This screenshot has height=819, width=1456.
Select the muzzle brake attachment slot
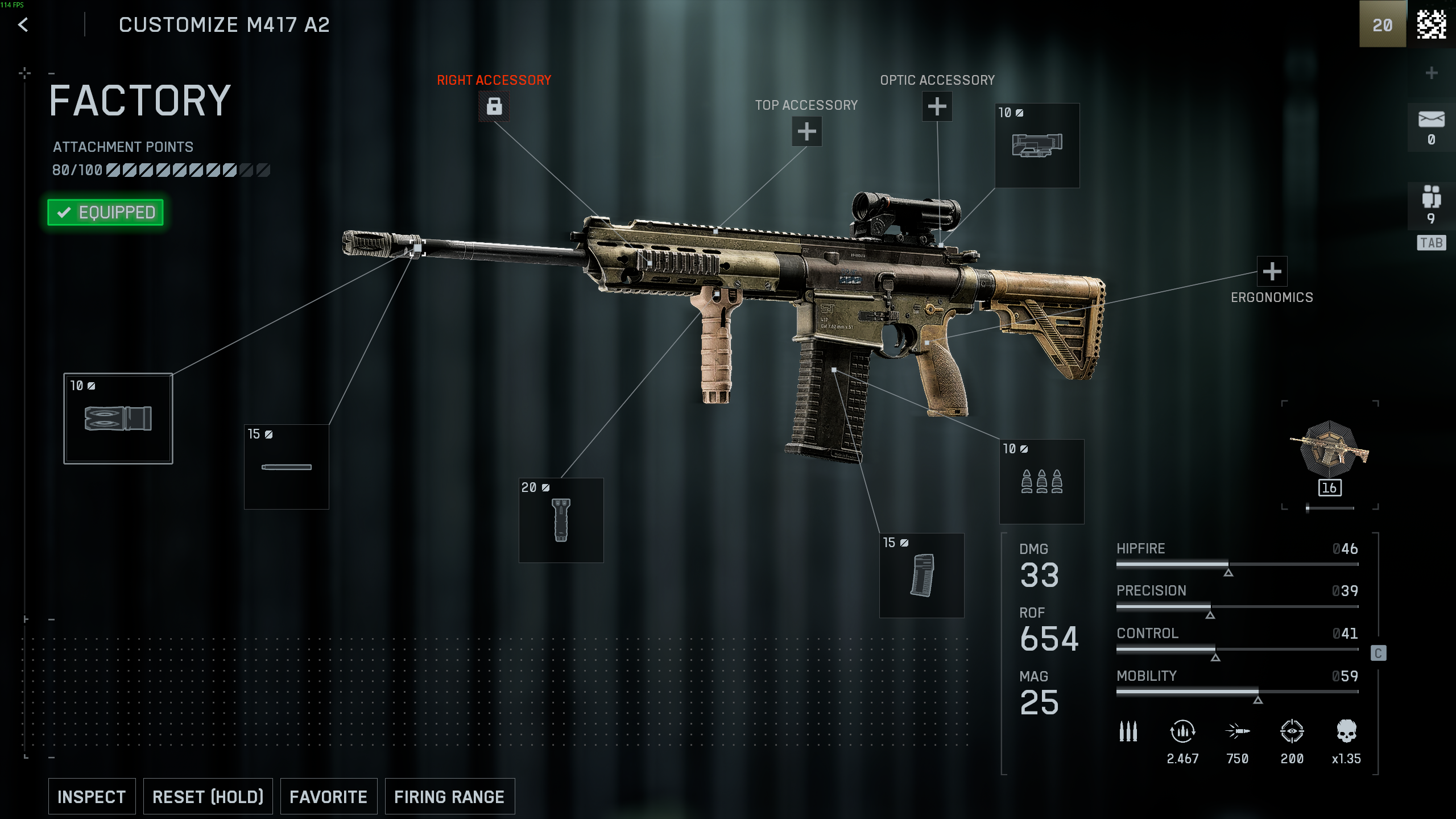pyautogui.click(x=118, y=419)
